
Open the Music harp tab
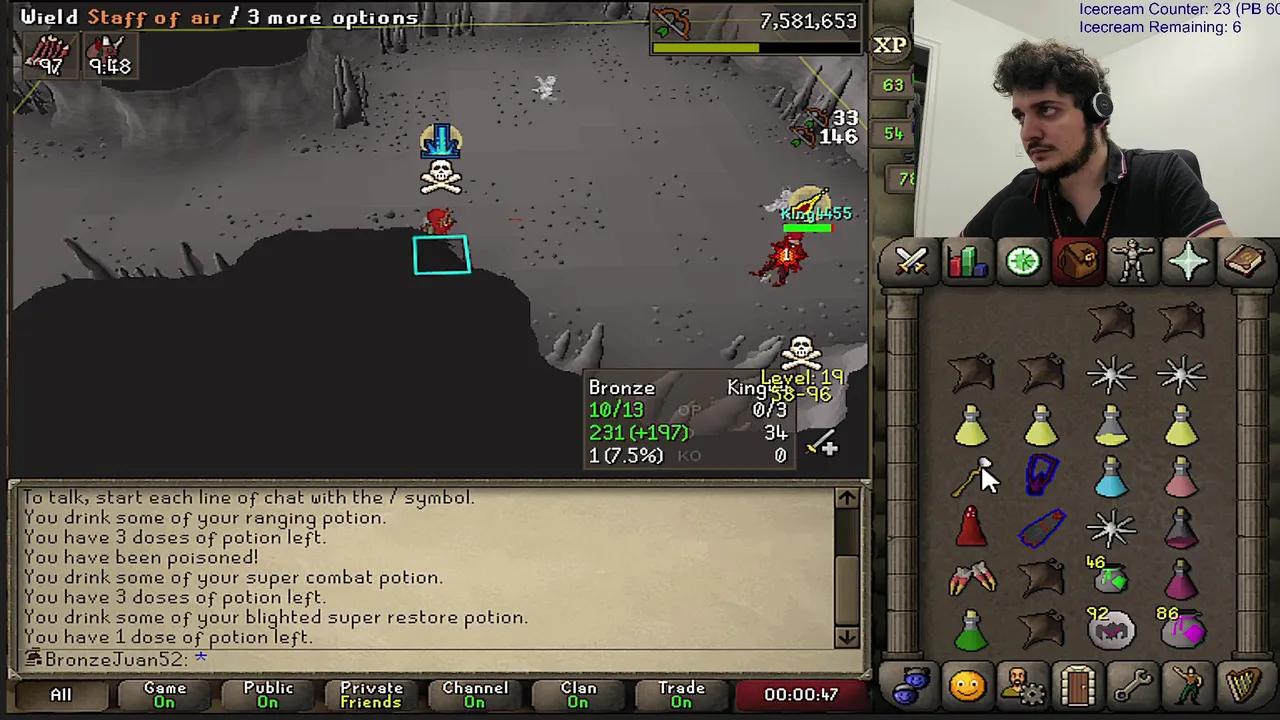pos(1243,685)
